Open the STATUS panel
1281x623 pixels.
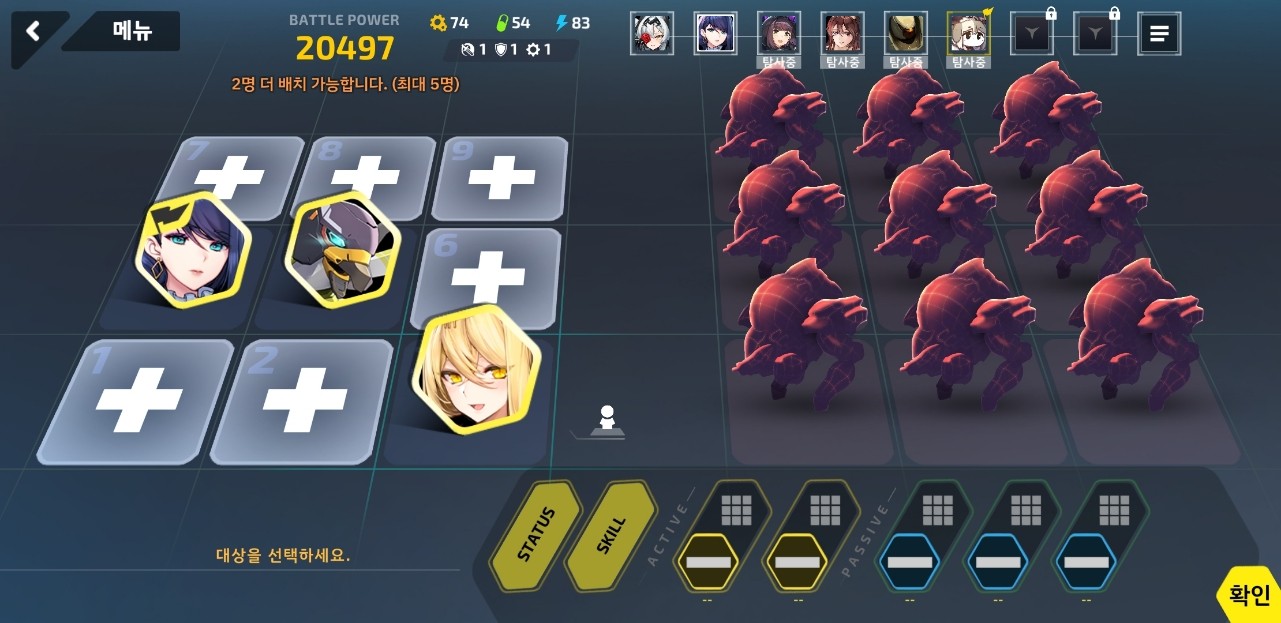click(535, 535)
